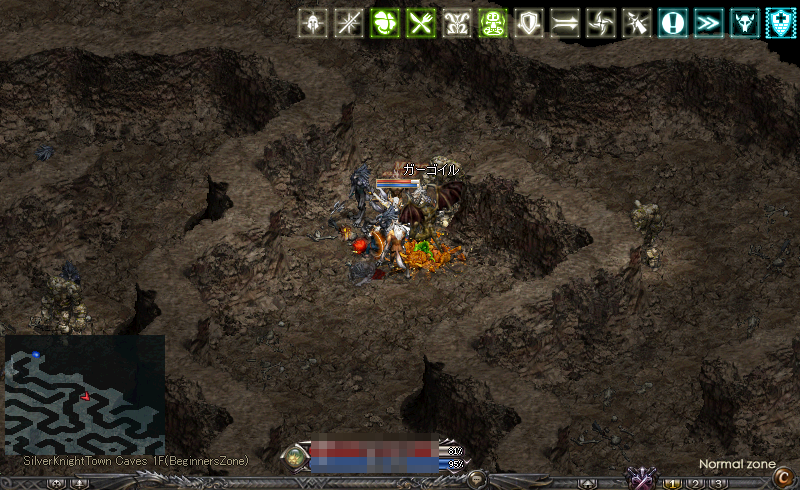The width and height of the screenshot is (800, 490).
Task: Switch to hotbar page 3
Action: coord(717,483)
